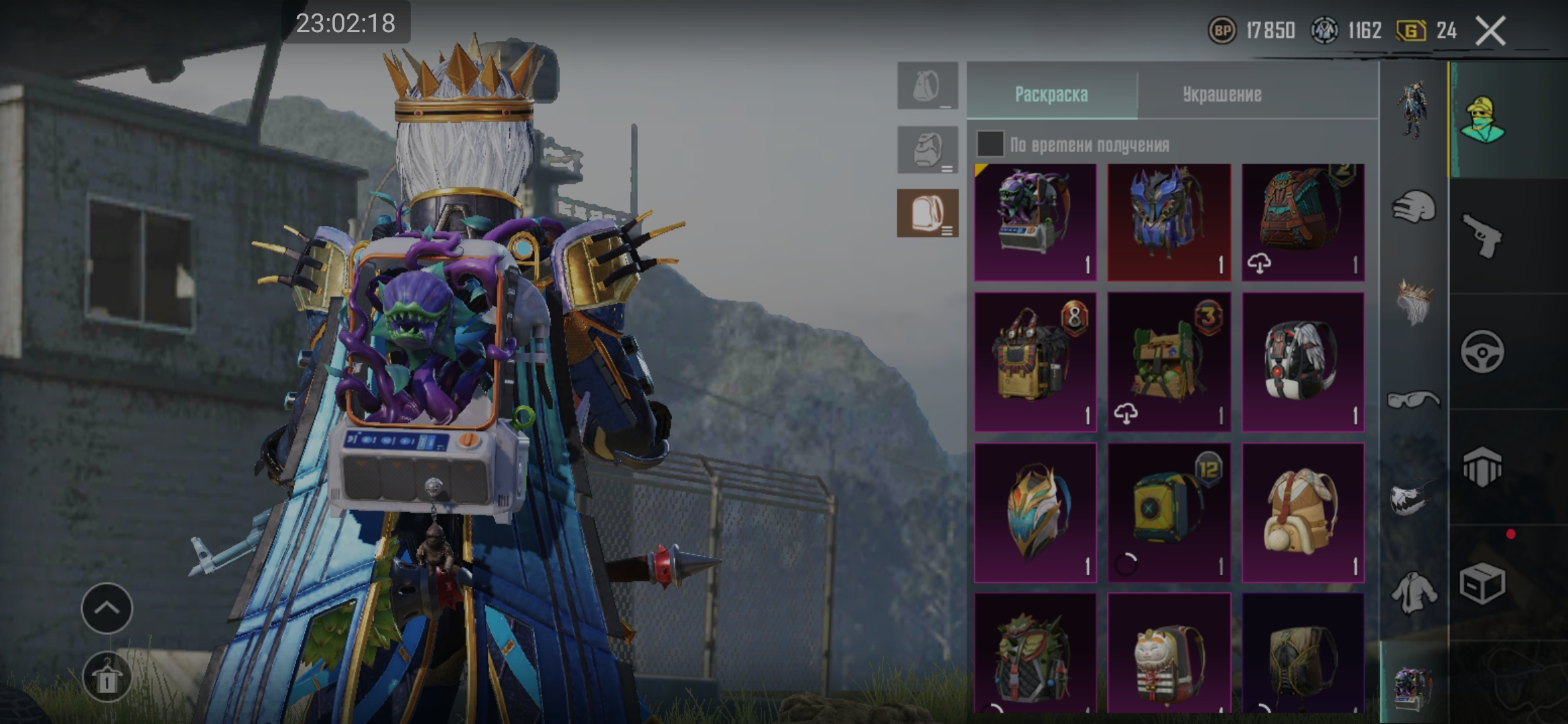Pick the cream teddy bear backpack skin

coord(1303,512)
